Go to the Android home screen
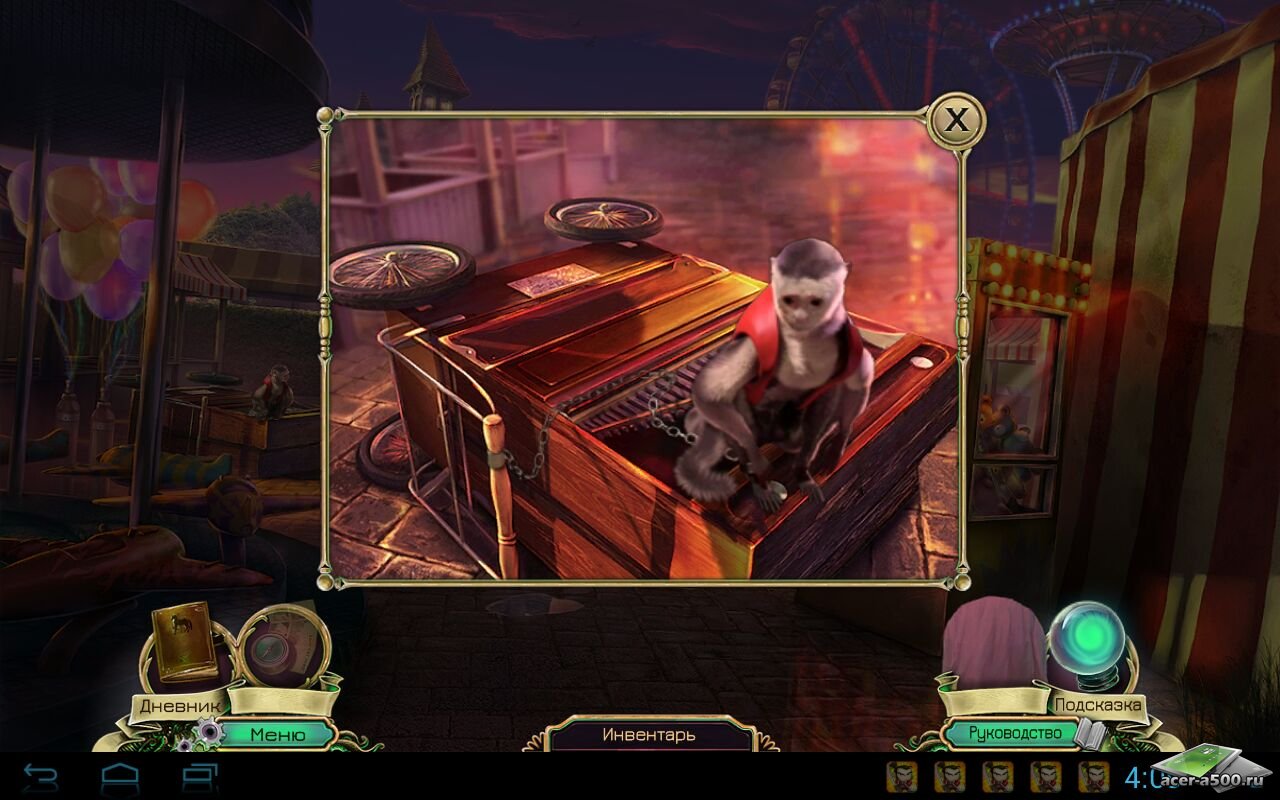 click(x=121, y=776)
